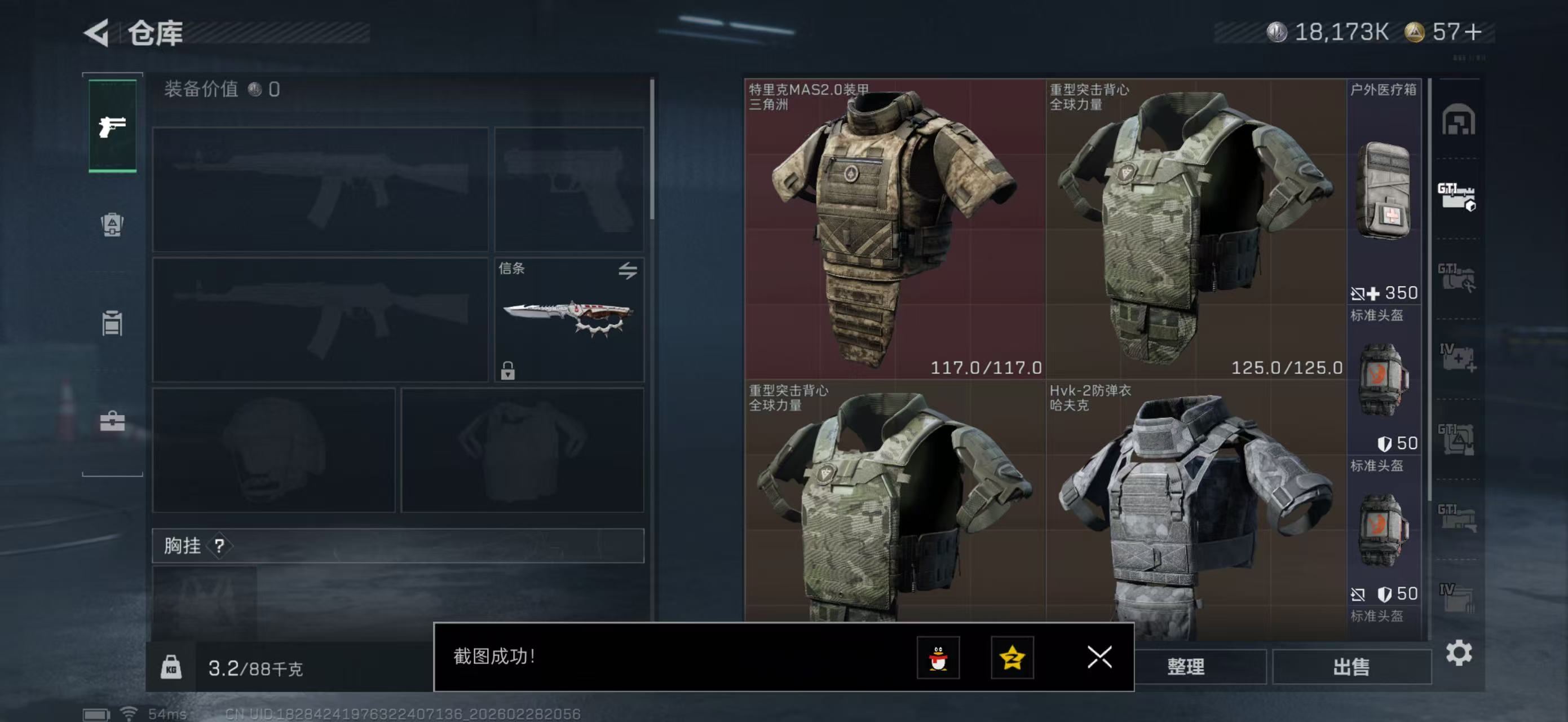Open the 胸挂 help question mark
The image size is (1568, 722).
tap(219, 546)
